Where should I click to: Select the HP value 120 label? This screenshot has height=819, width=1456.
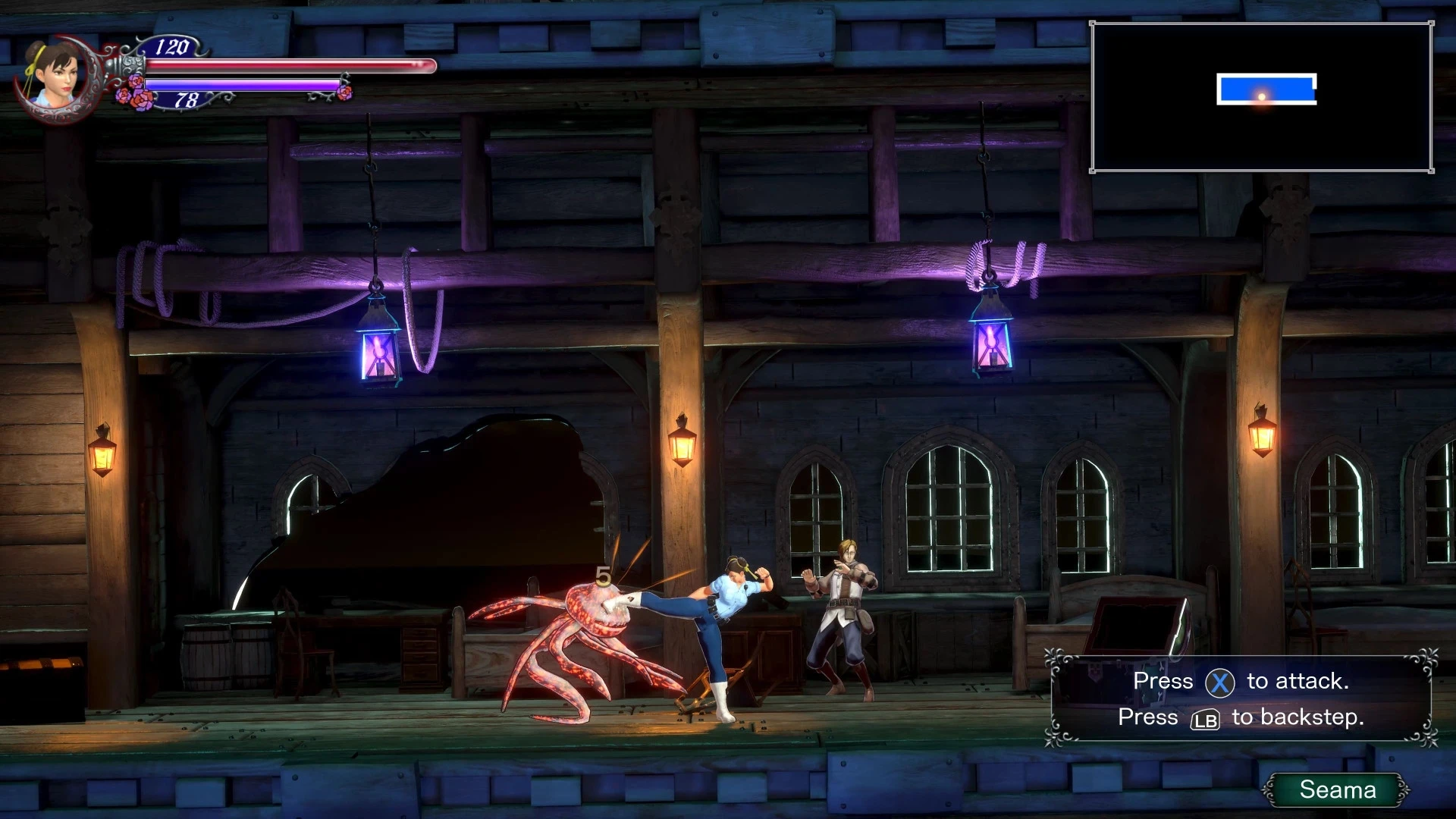tap(173, 48)
